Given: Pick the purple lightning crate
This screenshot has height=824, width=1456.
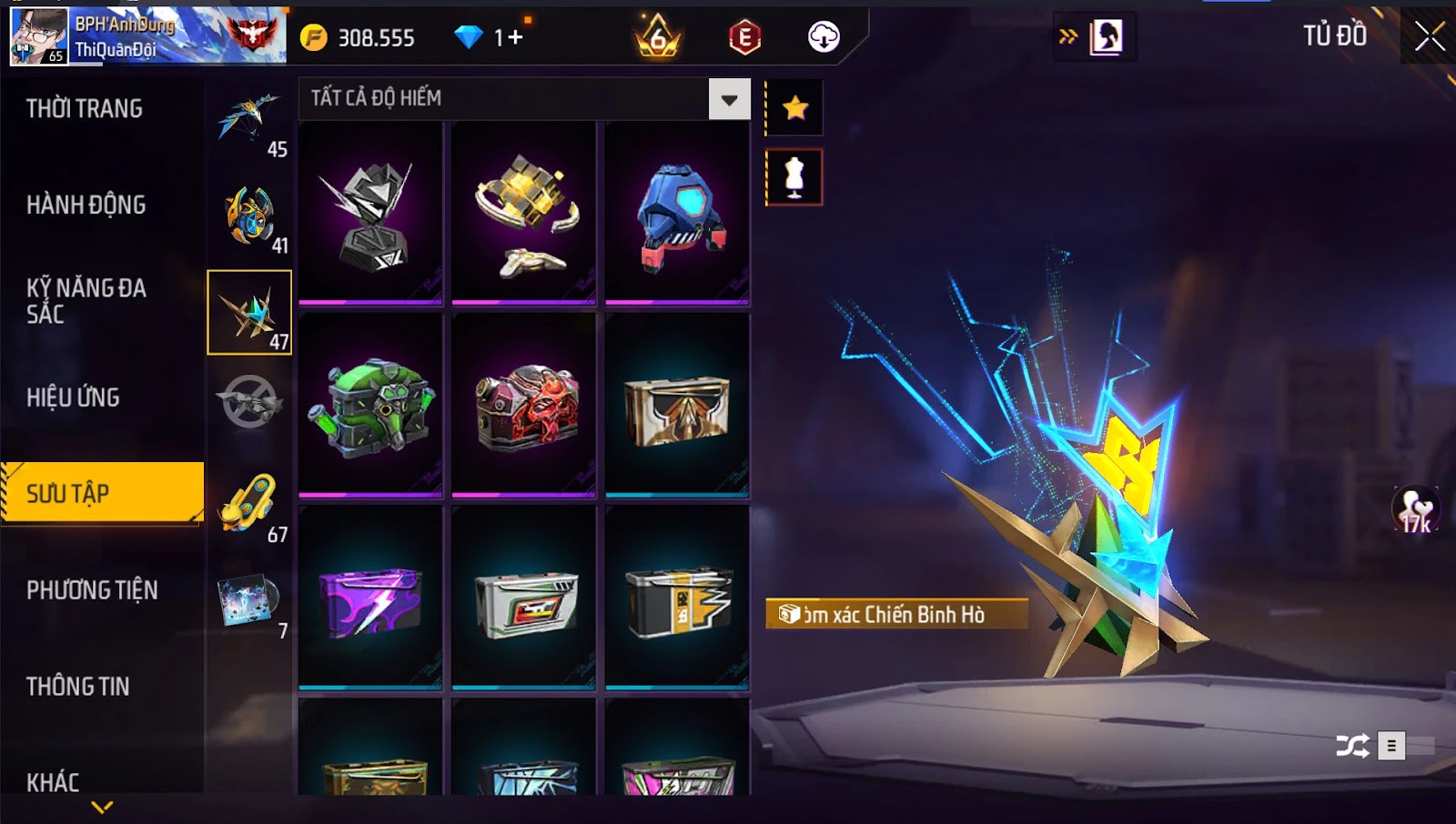Looking at the screenshot, I should coord(370,599).
